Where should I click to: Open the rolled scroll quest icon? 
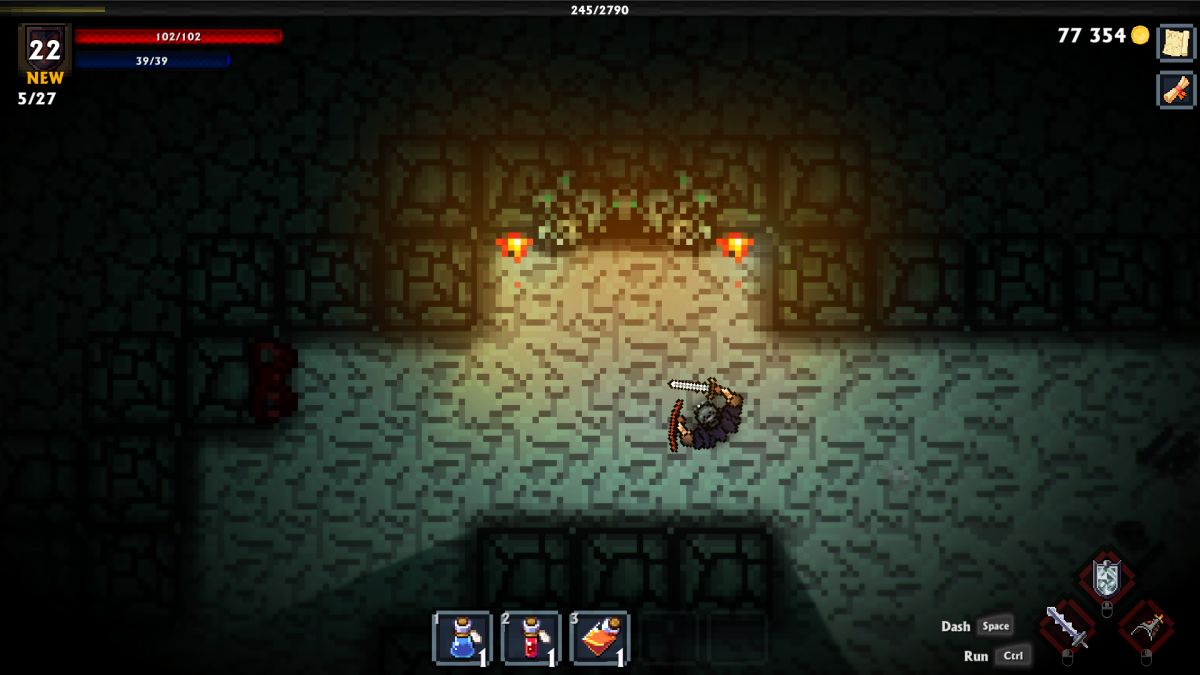pos(1176,90)
